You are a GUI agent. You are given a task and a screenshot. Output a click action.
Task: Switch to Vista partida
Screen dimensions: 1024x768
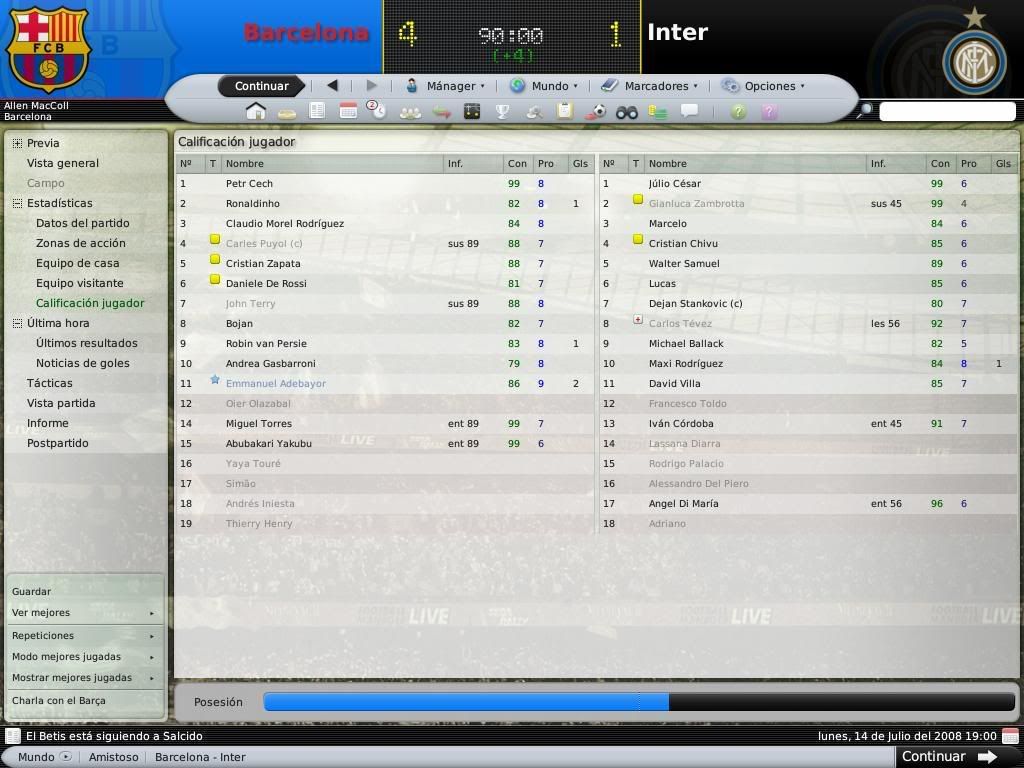pyautogui.click(x=61, y=403)
